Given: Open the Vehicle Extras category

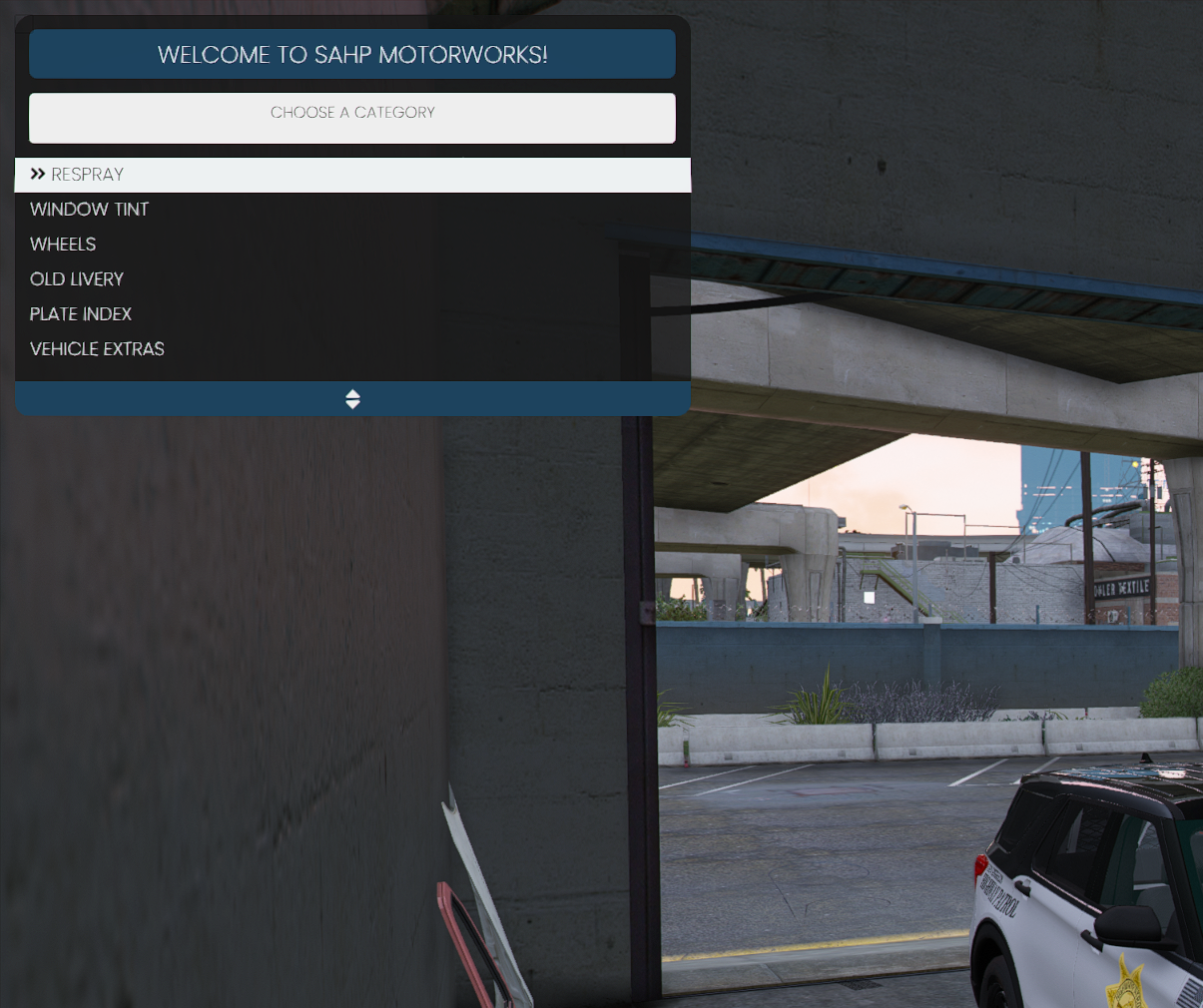Looking at the screenshot, I should pos(97,349).
